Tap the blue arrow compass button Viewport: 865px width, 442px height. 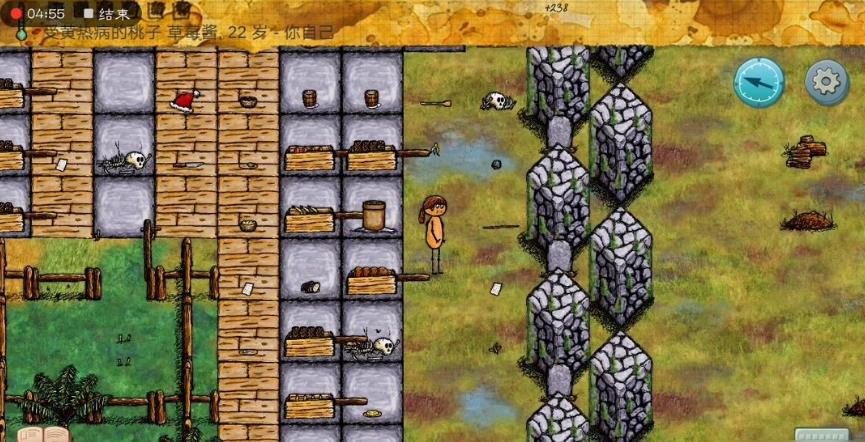(758, 82)
